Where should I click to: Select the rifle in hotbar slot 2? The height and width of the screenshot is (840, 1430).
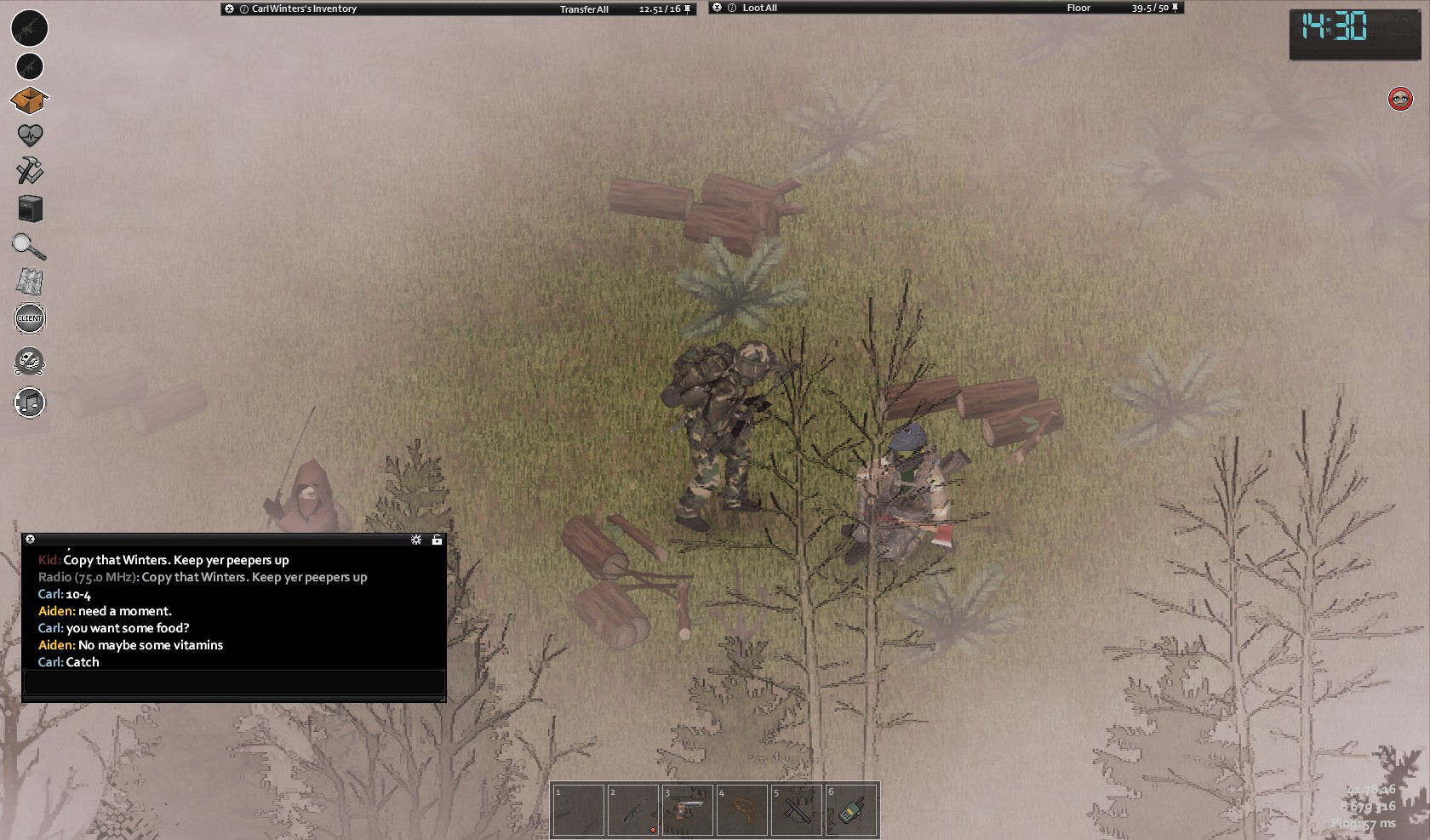[632, 809]
